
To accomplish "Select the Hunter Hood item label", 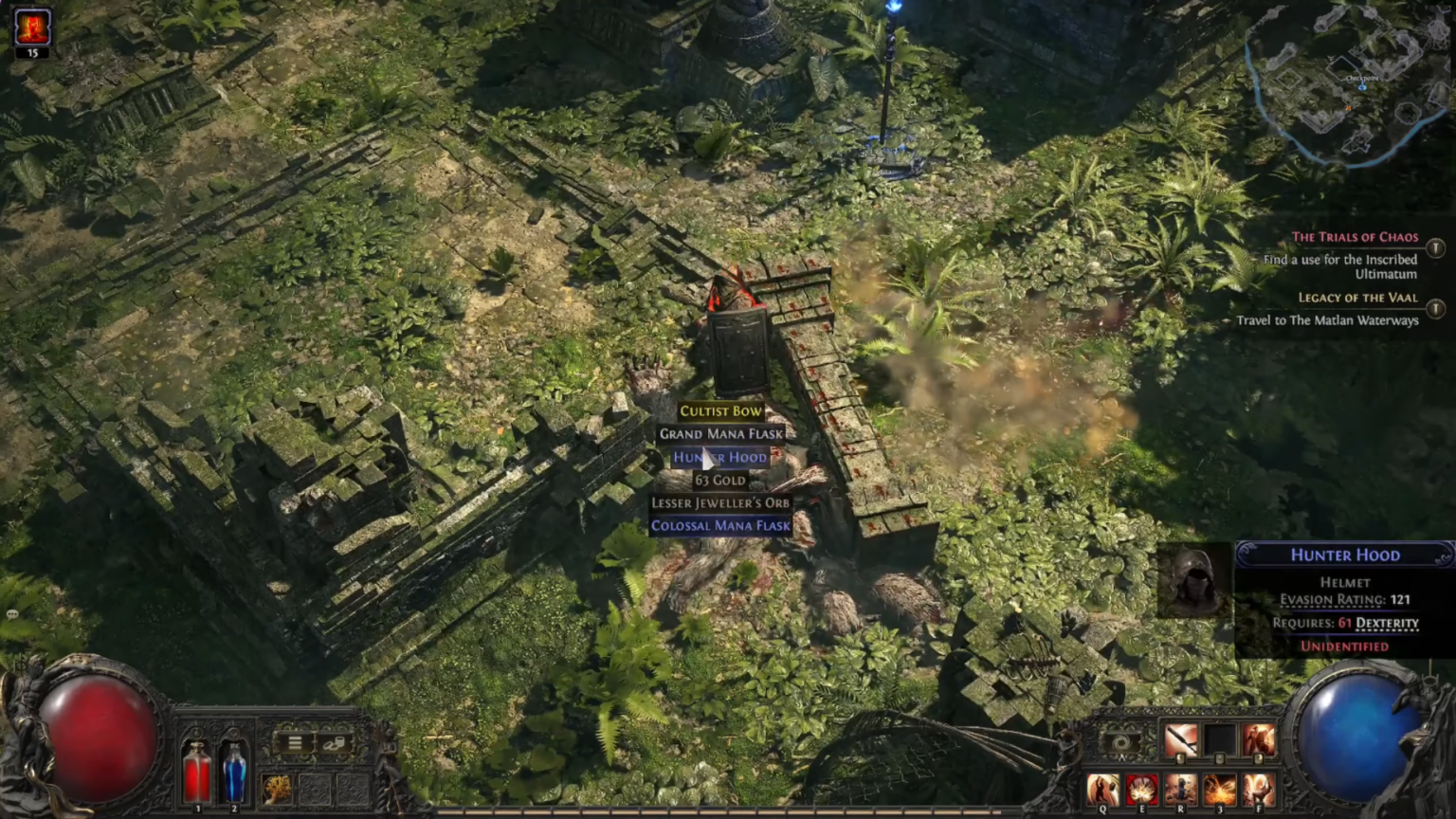I will click(x=720, y=458).
